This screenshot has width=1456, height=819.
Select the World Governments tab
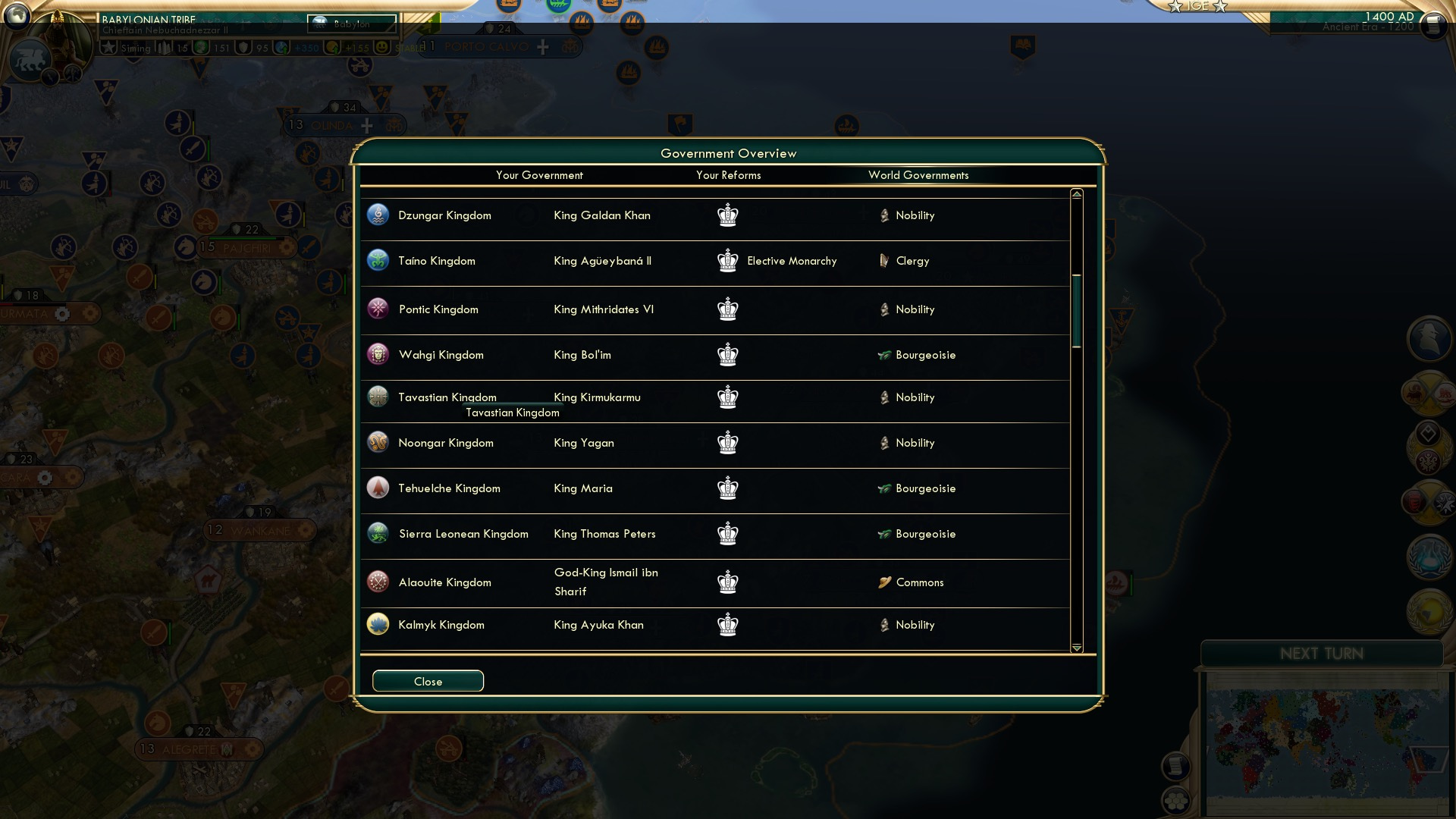click(x=918, y=175)
